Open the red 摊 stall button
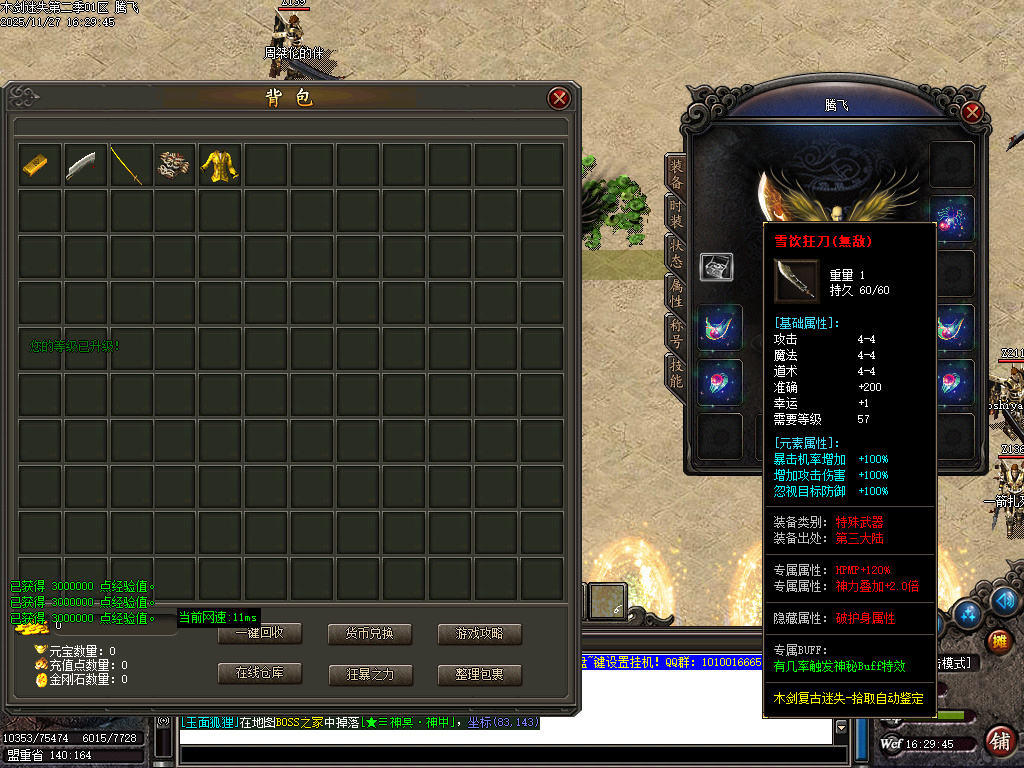This screenshot has width=1024, height=768. (x=998, y=641)
